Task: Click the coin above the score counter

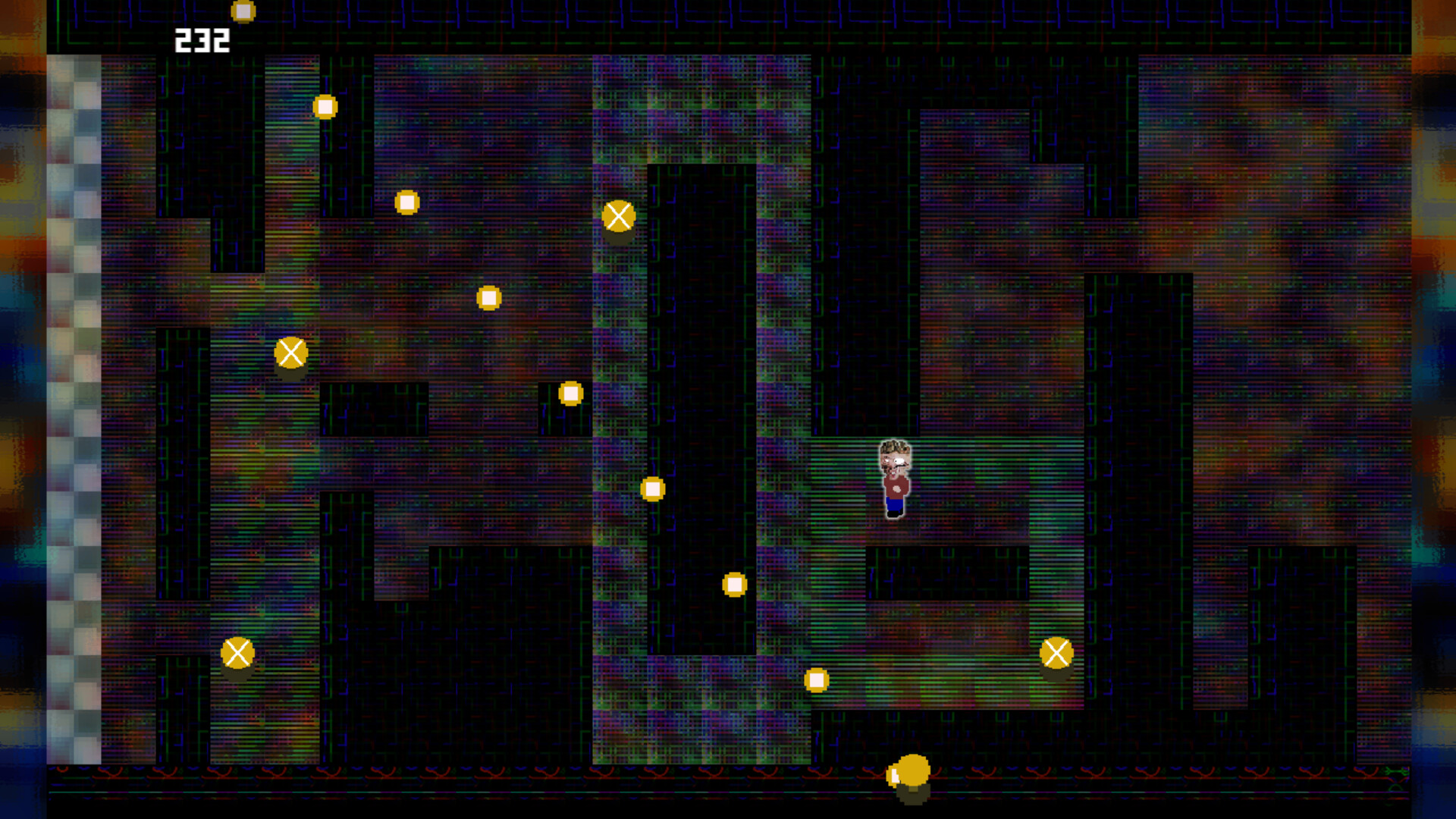Action: (242, 11)
